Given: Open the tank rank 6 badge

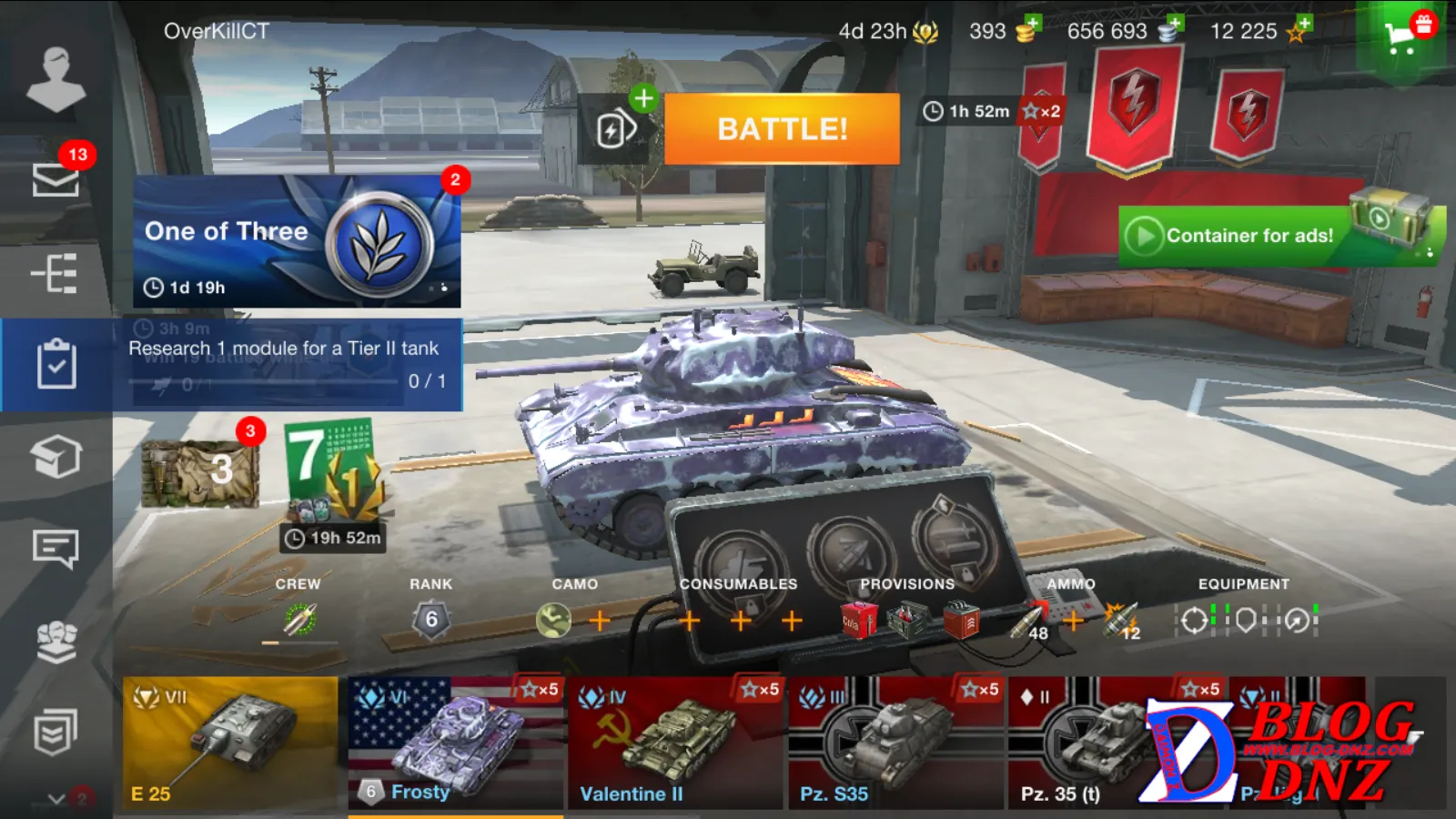Looking at the screenshot, I should [x=431, y=620].
